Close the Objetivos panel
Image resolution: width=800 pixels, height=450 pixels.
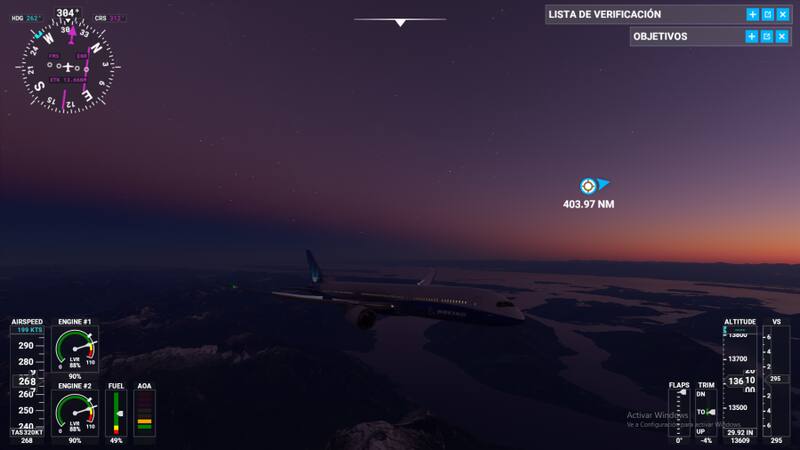782,36
